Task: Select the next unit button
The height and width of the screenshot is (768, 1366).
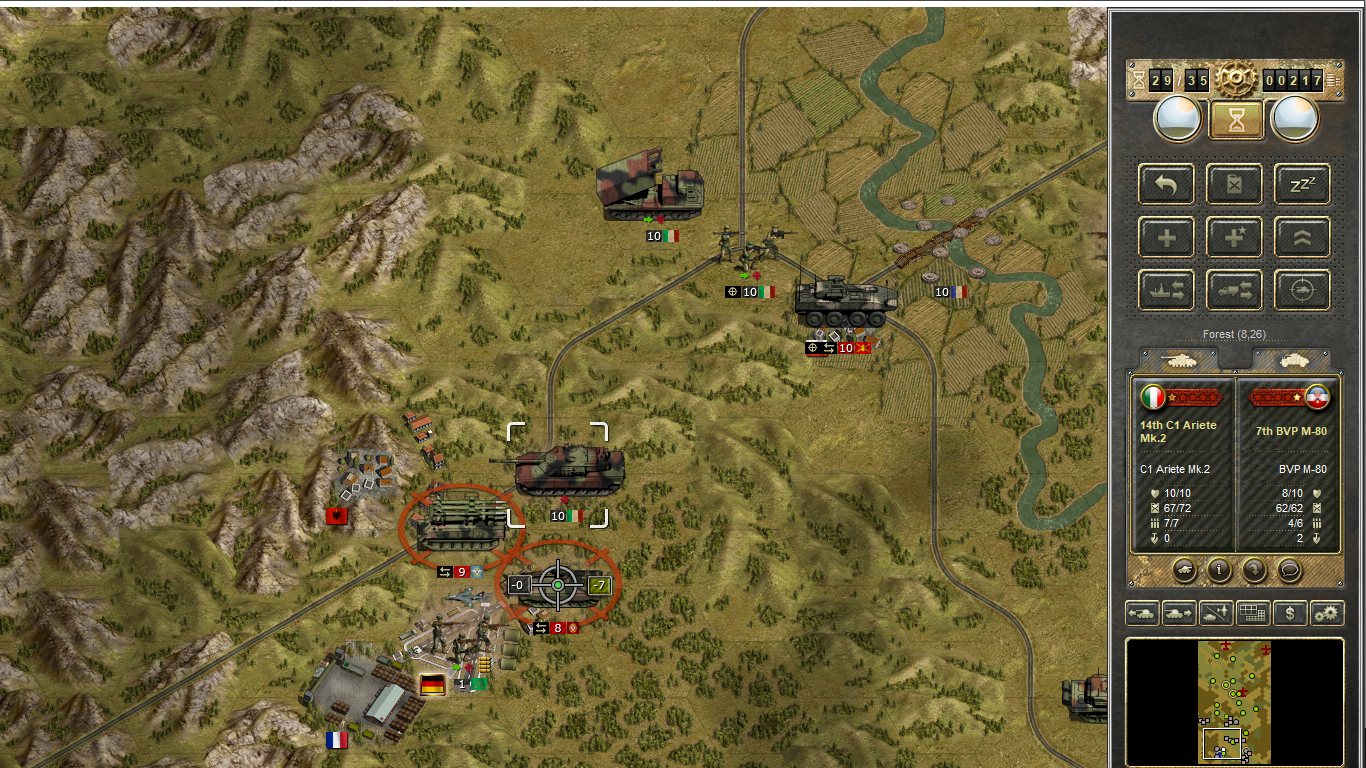Action: click(x=1179, y=613)
